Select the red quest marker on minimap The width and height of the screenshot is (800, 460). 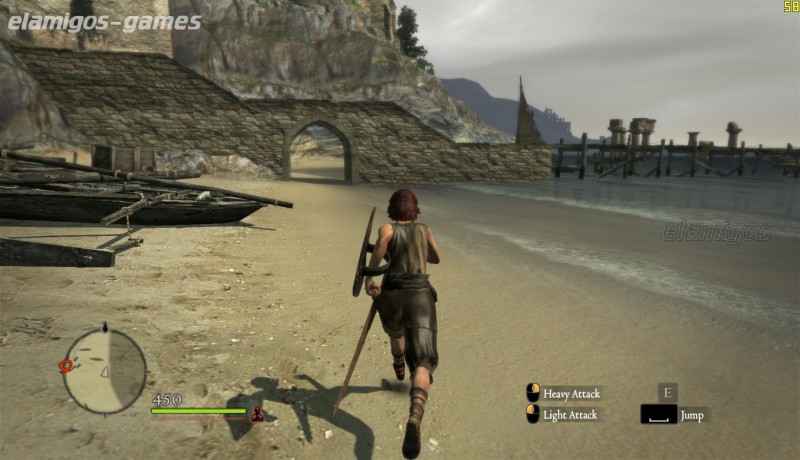coord(67,366)
